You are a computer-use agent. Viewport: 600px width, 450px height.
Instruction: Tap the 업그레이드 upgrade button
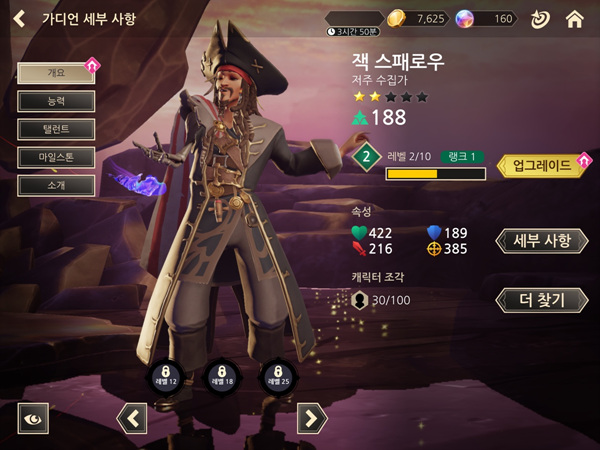(x=541, y=165)
